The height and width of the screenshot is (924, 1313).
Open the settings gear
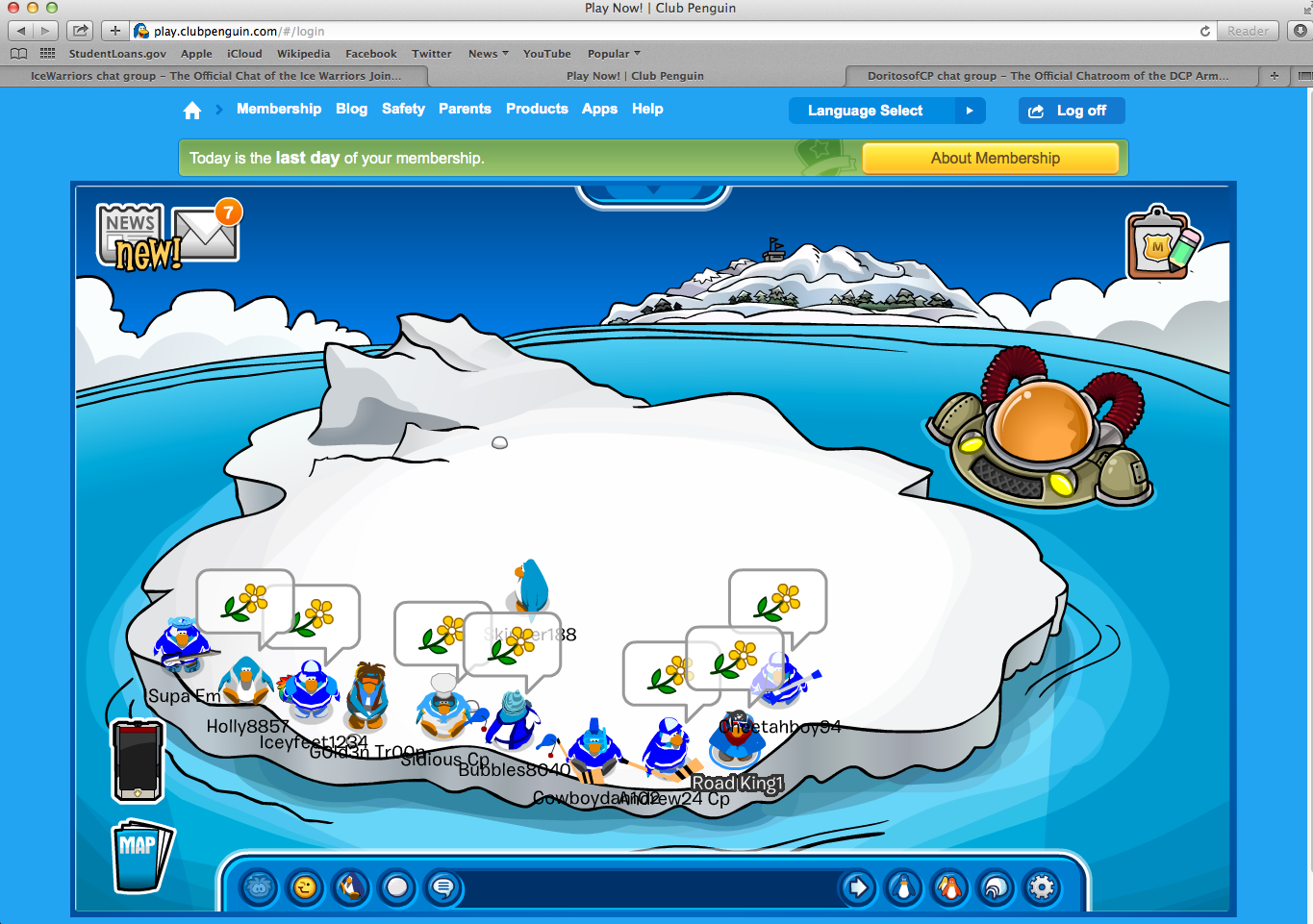pos(1042,887)
